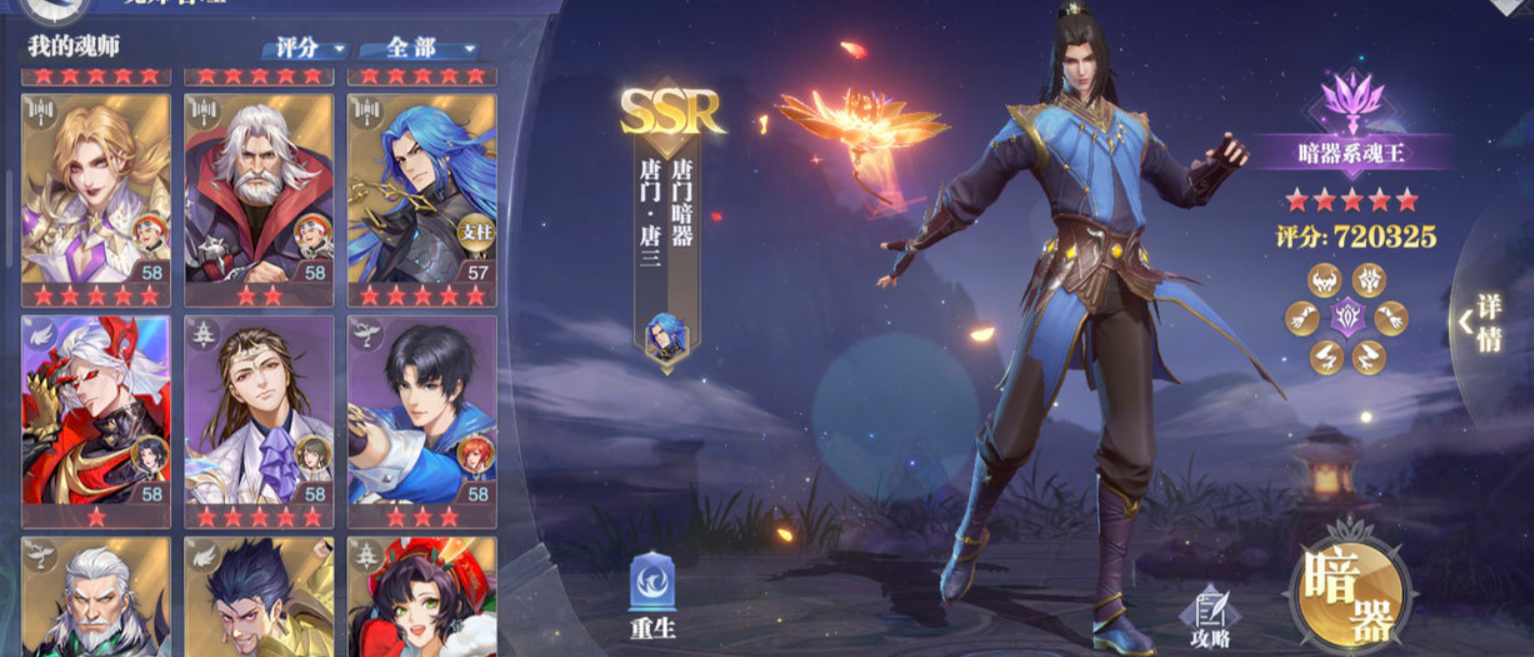1534x657 pixels.
Task: Pick the brown-haired man with purple cravat card
Action: tap(258, 411)
